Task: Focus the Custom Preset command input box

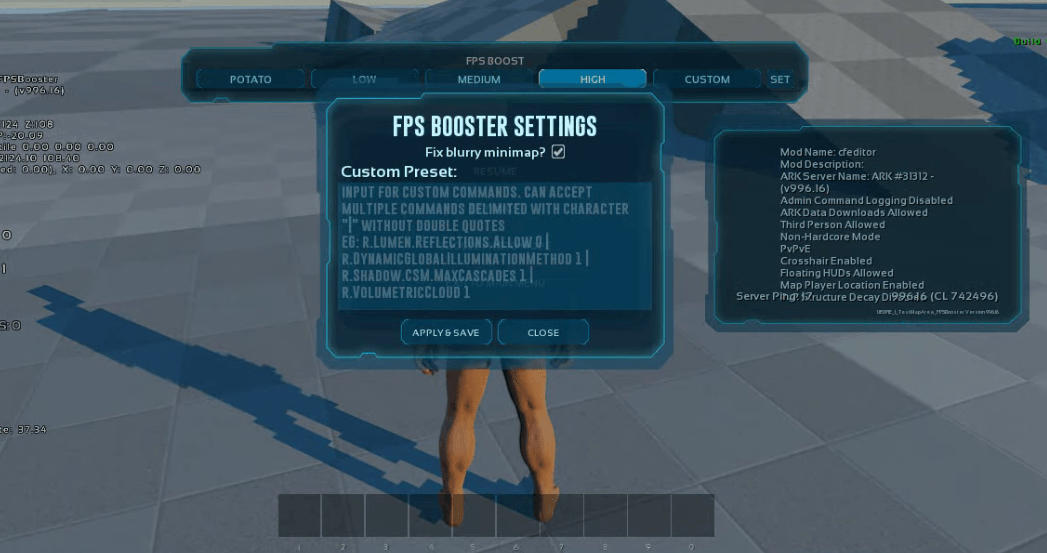Action: tap(495, 245)
